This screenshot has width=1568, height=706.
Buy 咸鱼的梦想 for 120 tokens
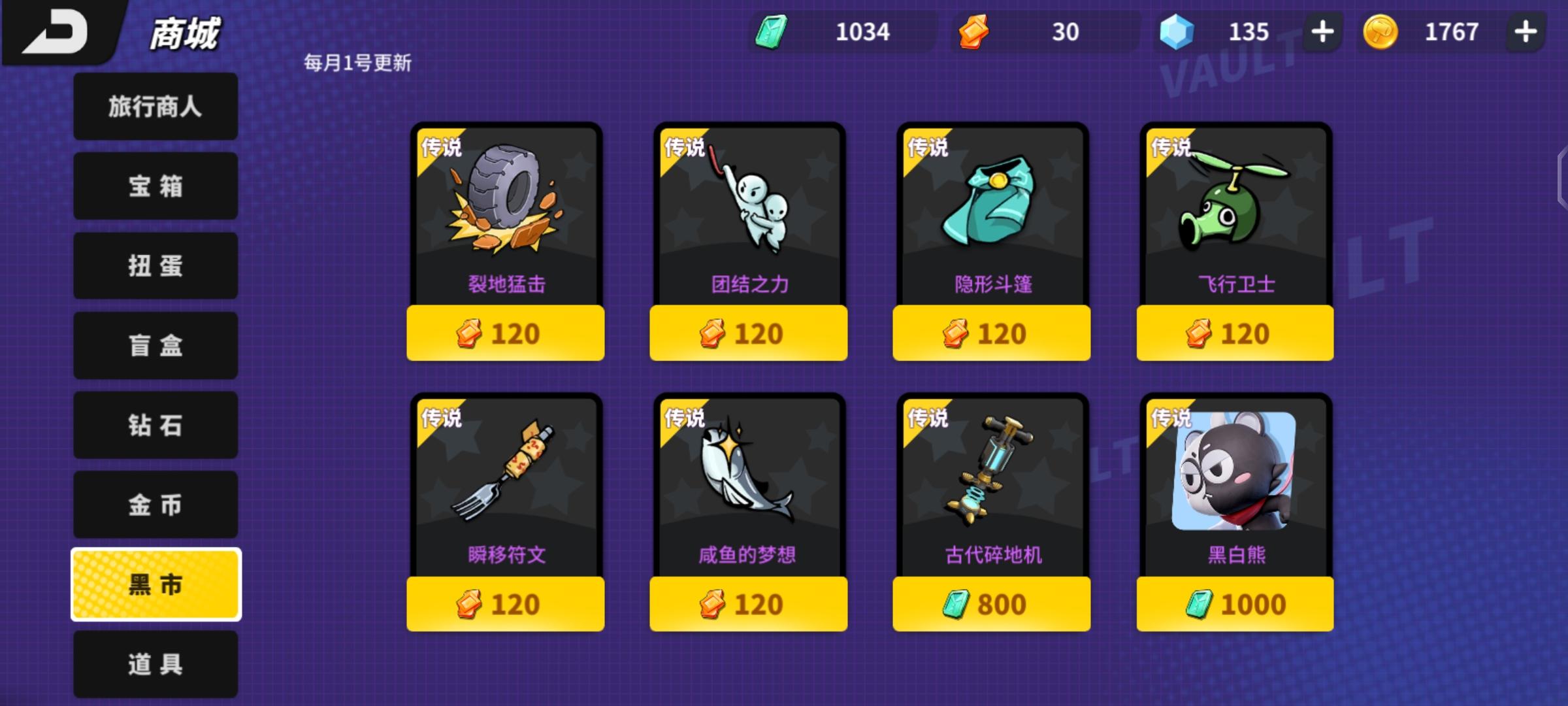748,605
